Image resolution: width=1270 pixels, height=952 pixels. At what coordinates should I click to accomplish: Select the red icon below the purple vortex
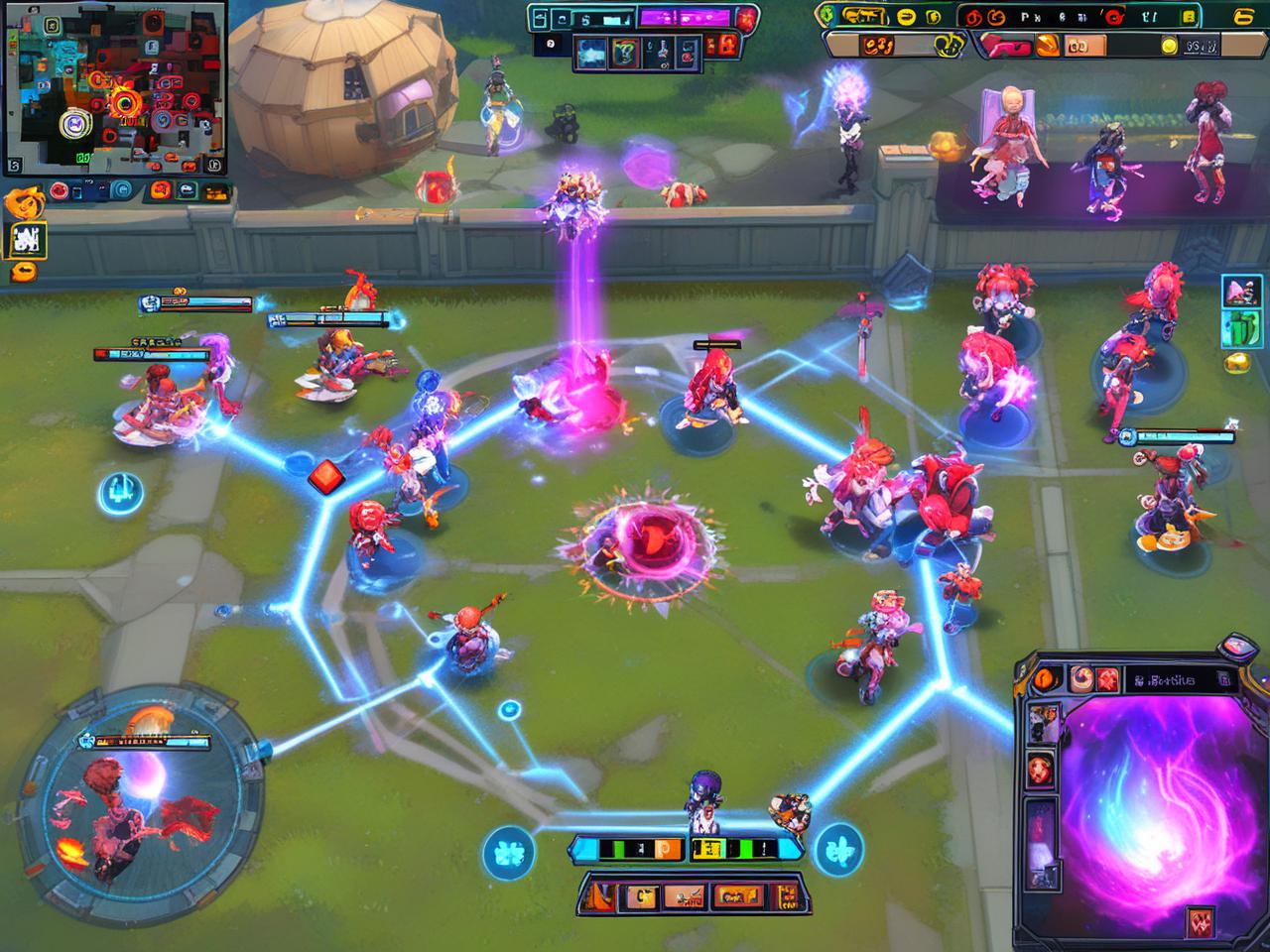click(x=1202, y=919)
